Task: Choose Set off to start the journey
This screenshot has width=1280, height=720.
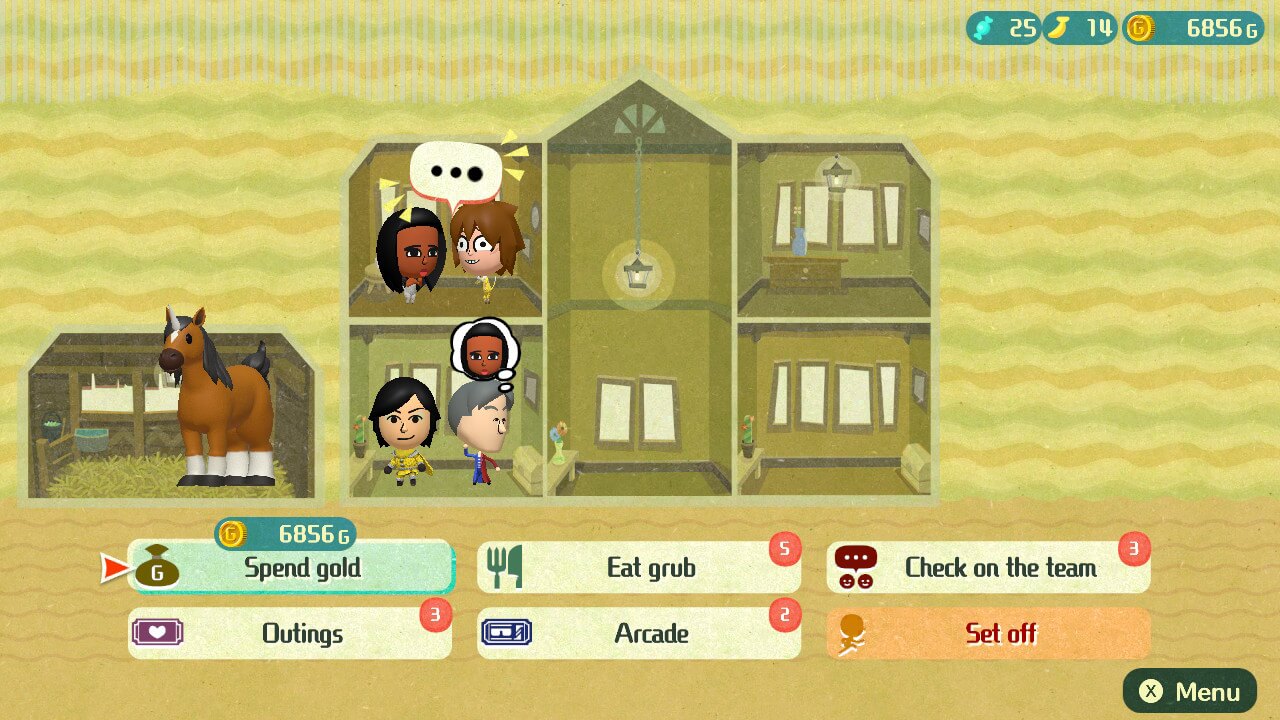Action: [x=990, y=634]
